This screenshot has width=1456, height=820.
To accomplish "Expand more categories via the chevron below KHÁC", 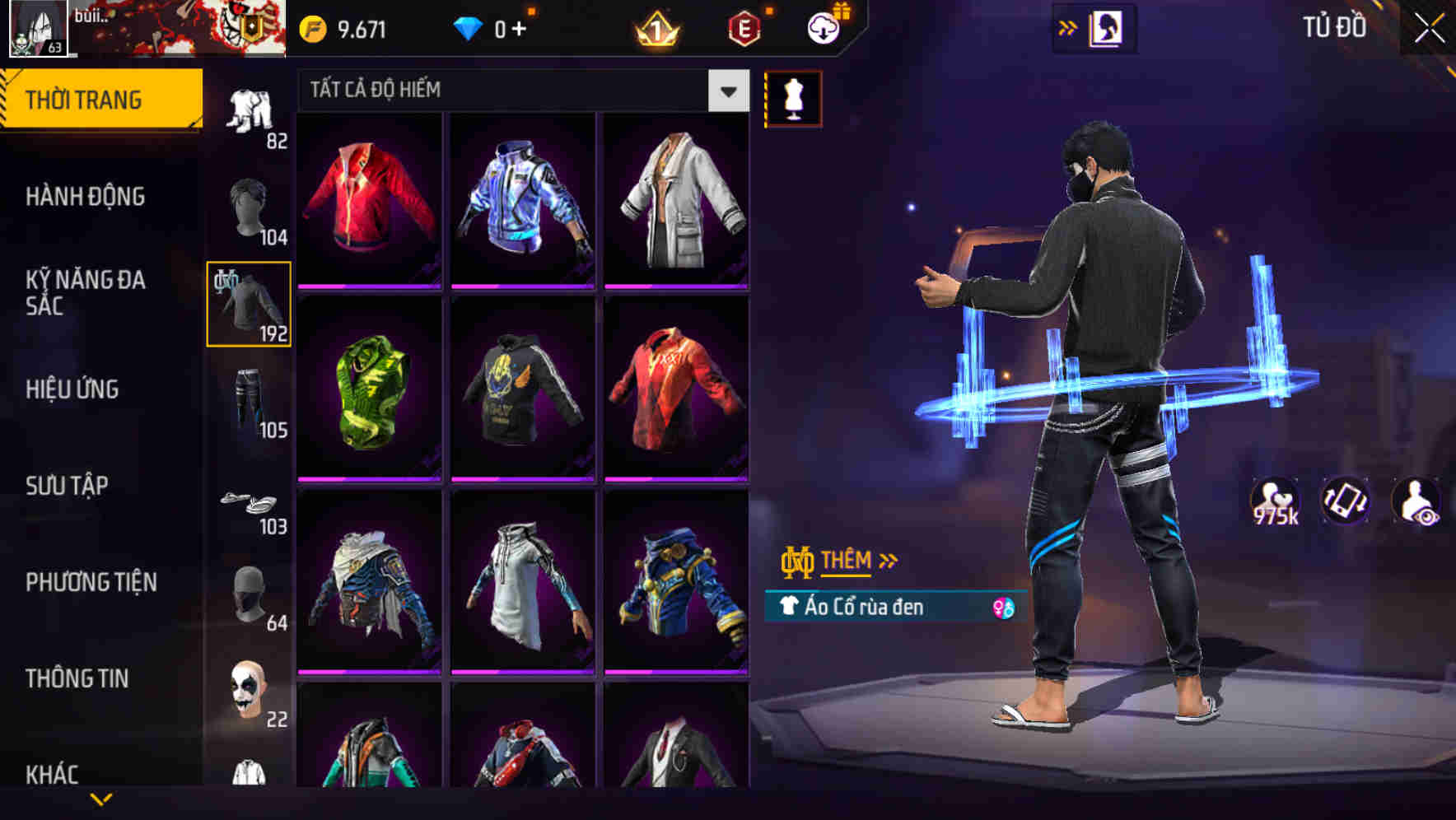I will click(103, 797).
